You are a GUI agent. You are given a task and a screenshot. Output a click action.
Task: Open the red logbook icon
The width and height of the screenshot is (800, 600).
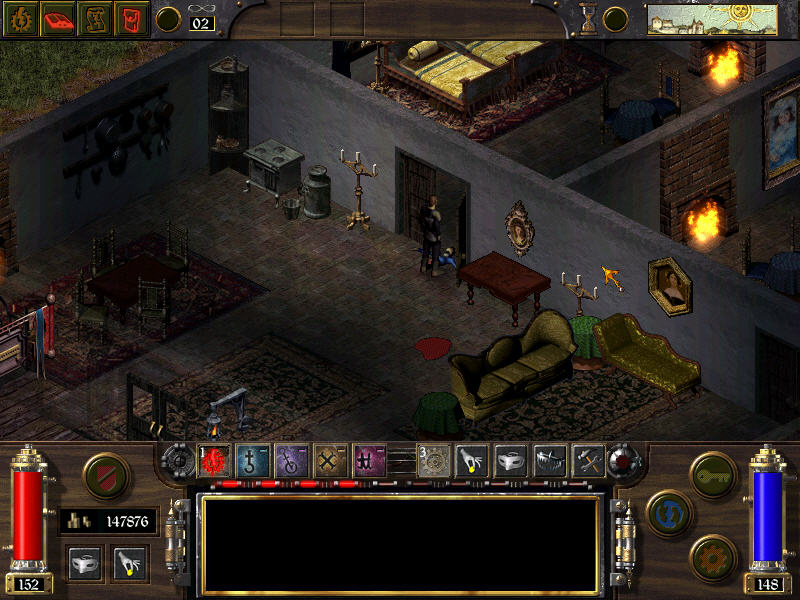(57, 18)
